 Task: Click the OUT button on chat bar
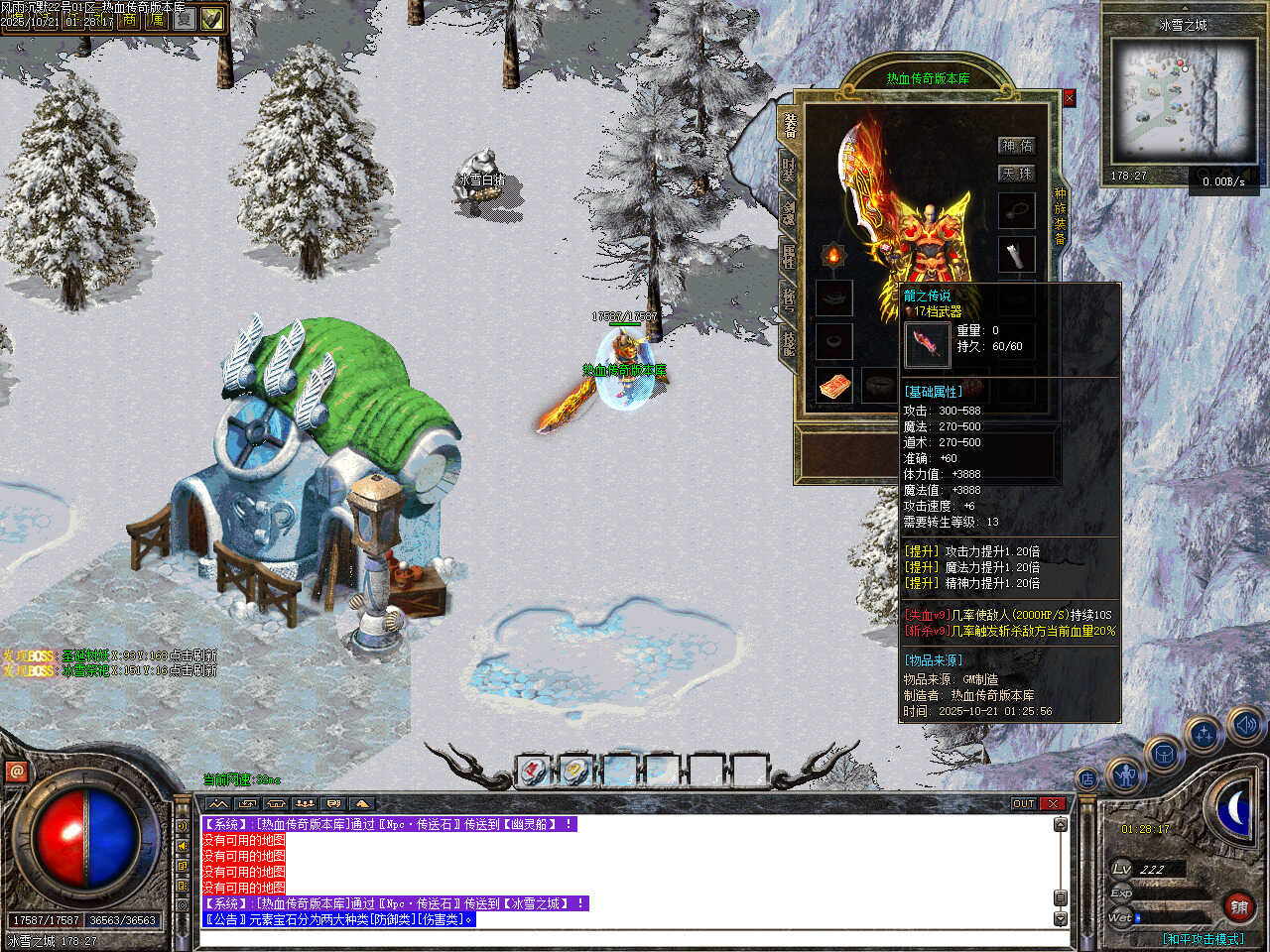pyautogui.click(x=1024, y=803)
